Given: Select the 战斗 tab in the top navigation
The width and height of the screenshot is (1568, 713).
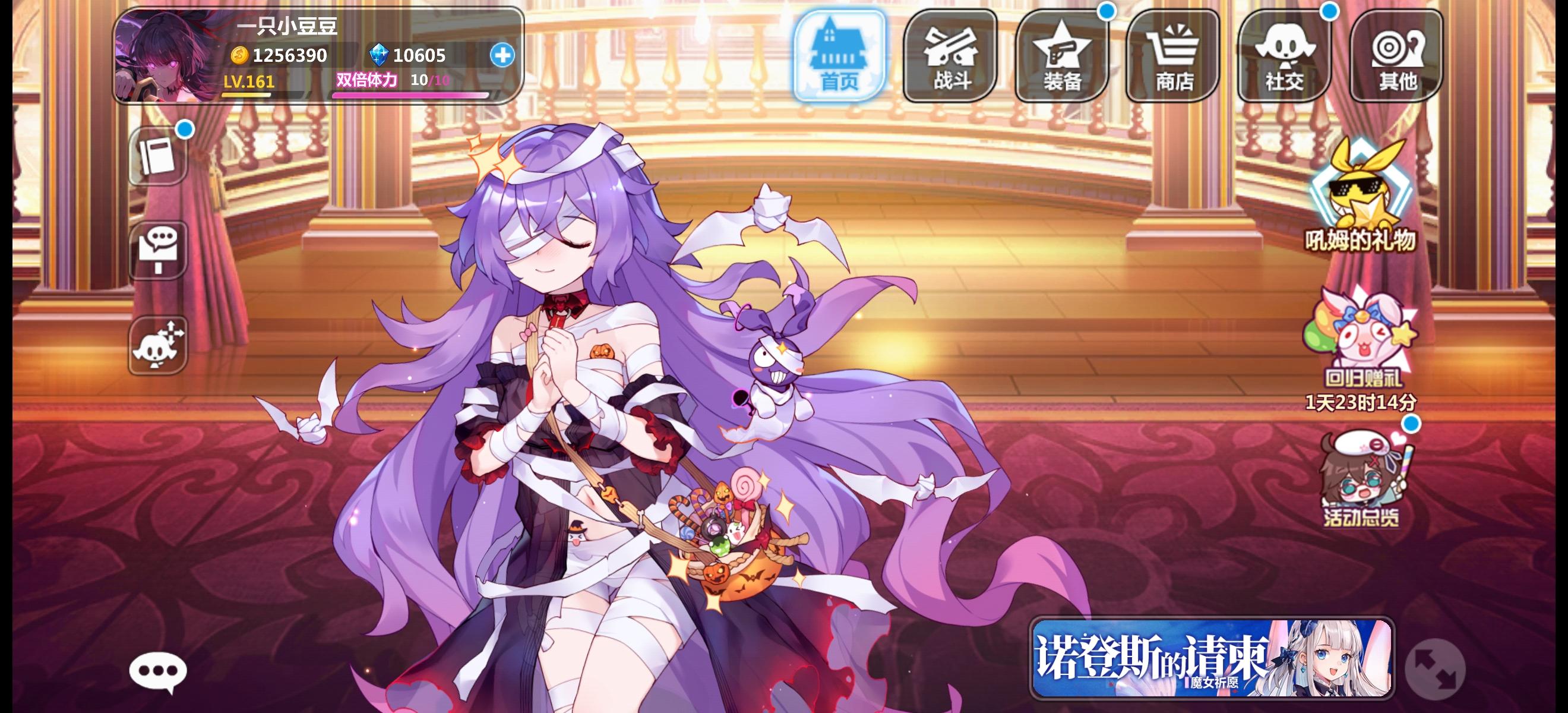Looking at the screenshot, I should [949, 55].
